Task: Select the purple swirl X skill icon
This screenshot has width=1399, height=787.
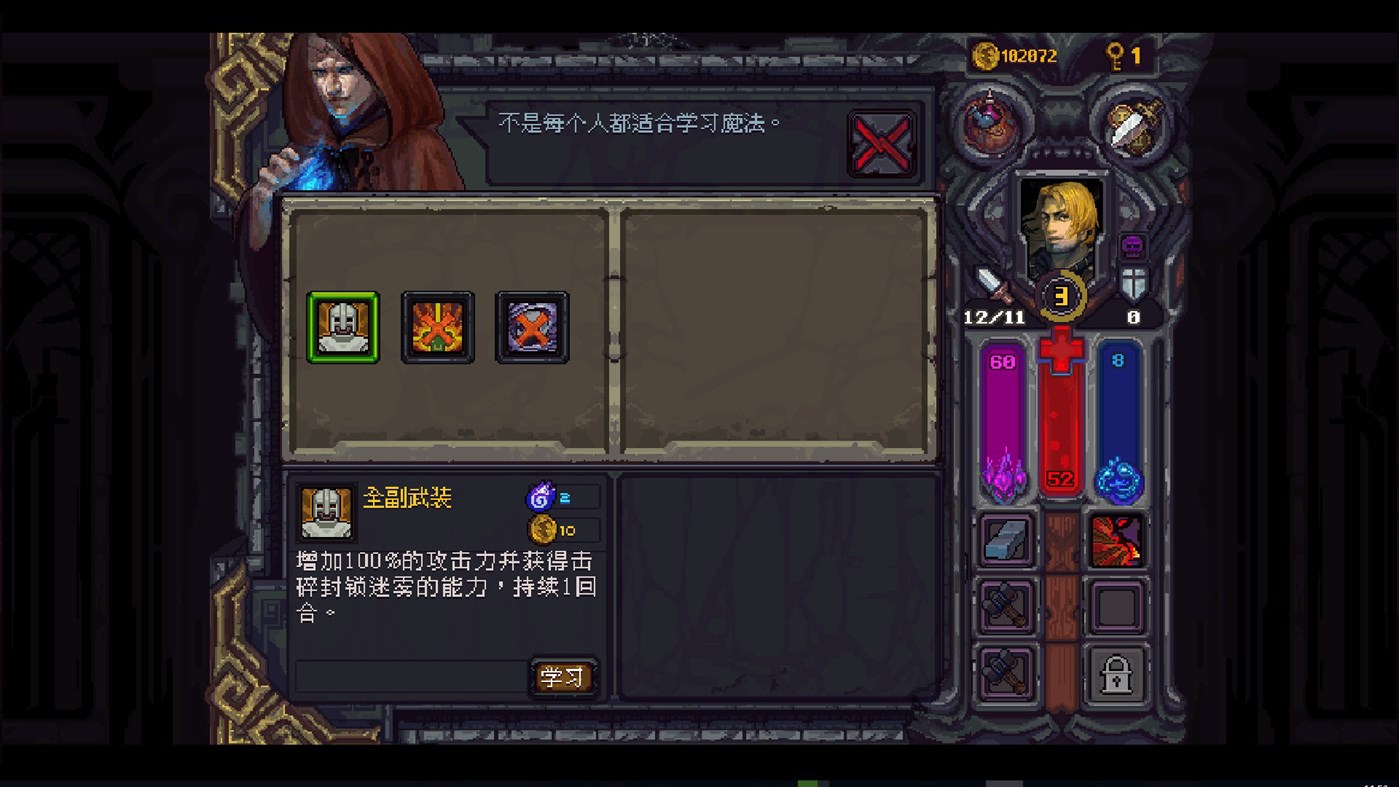Action: [532, 326]
